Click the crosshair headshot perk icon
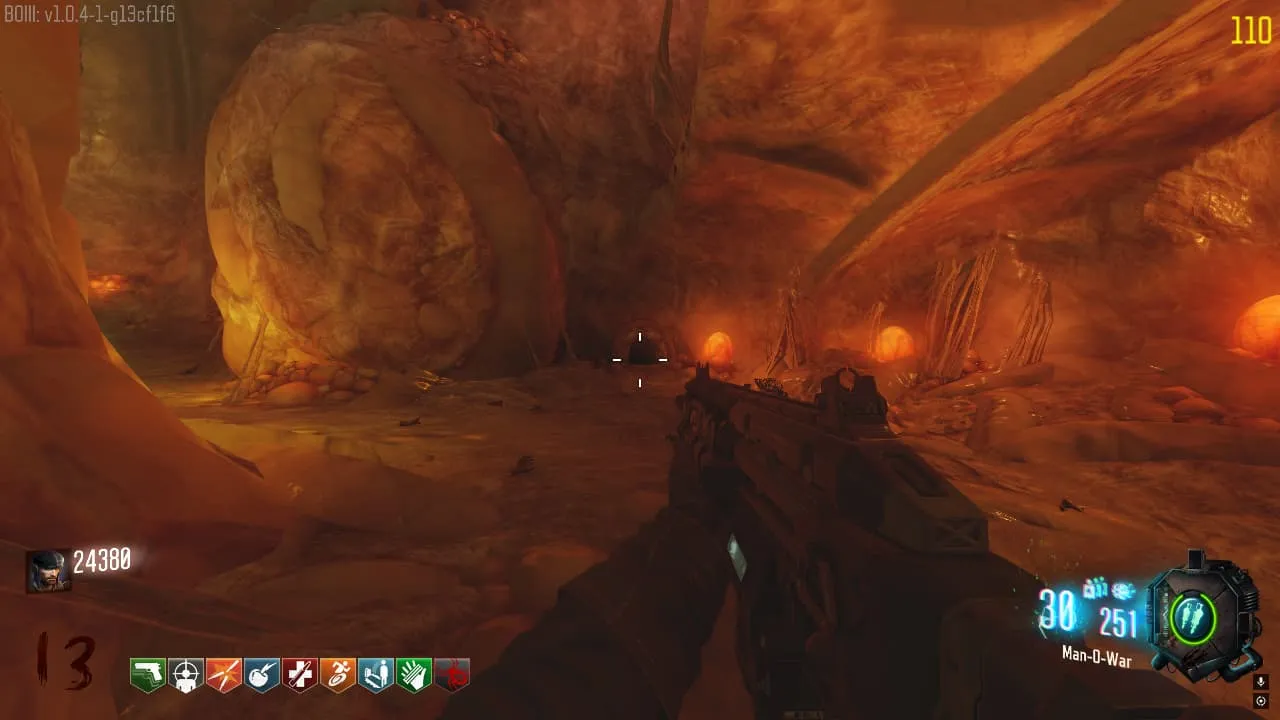 point(186,675)
